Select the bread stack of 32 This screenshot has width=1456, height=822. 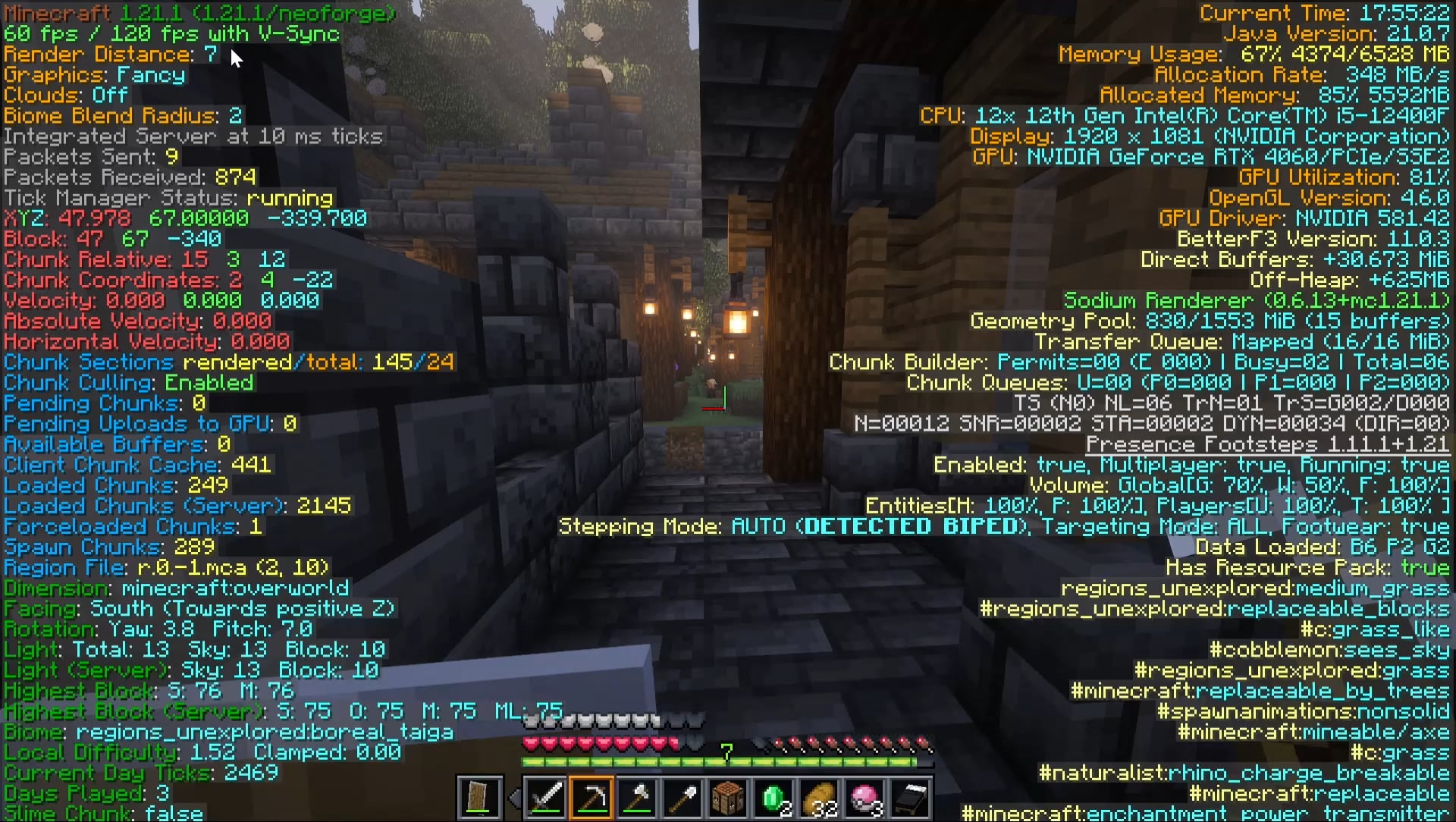tap(819, 798)
